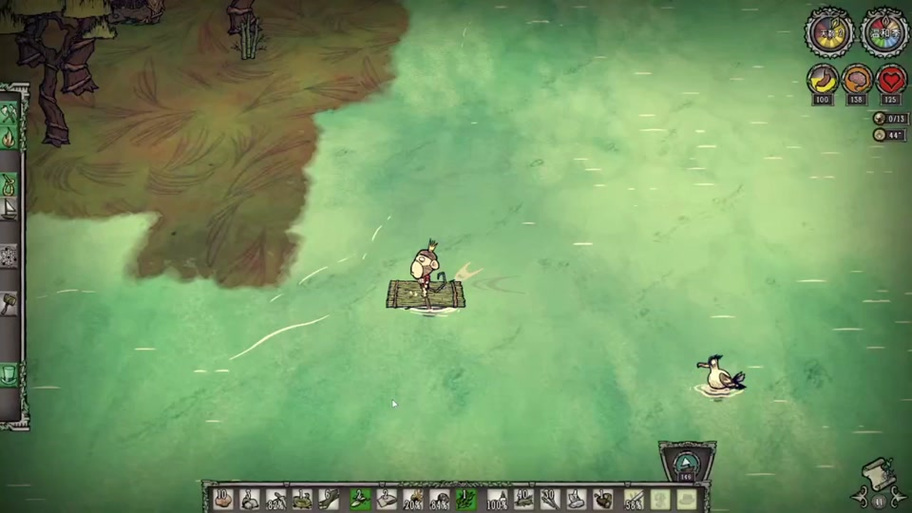Select the inventory item at 100% durability
This screenshot has width=912, height=513.
(x=496, y=498)
